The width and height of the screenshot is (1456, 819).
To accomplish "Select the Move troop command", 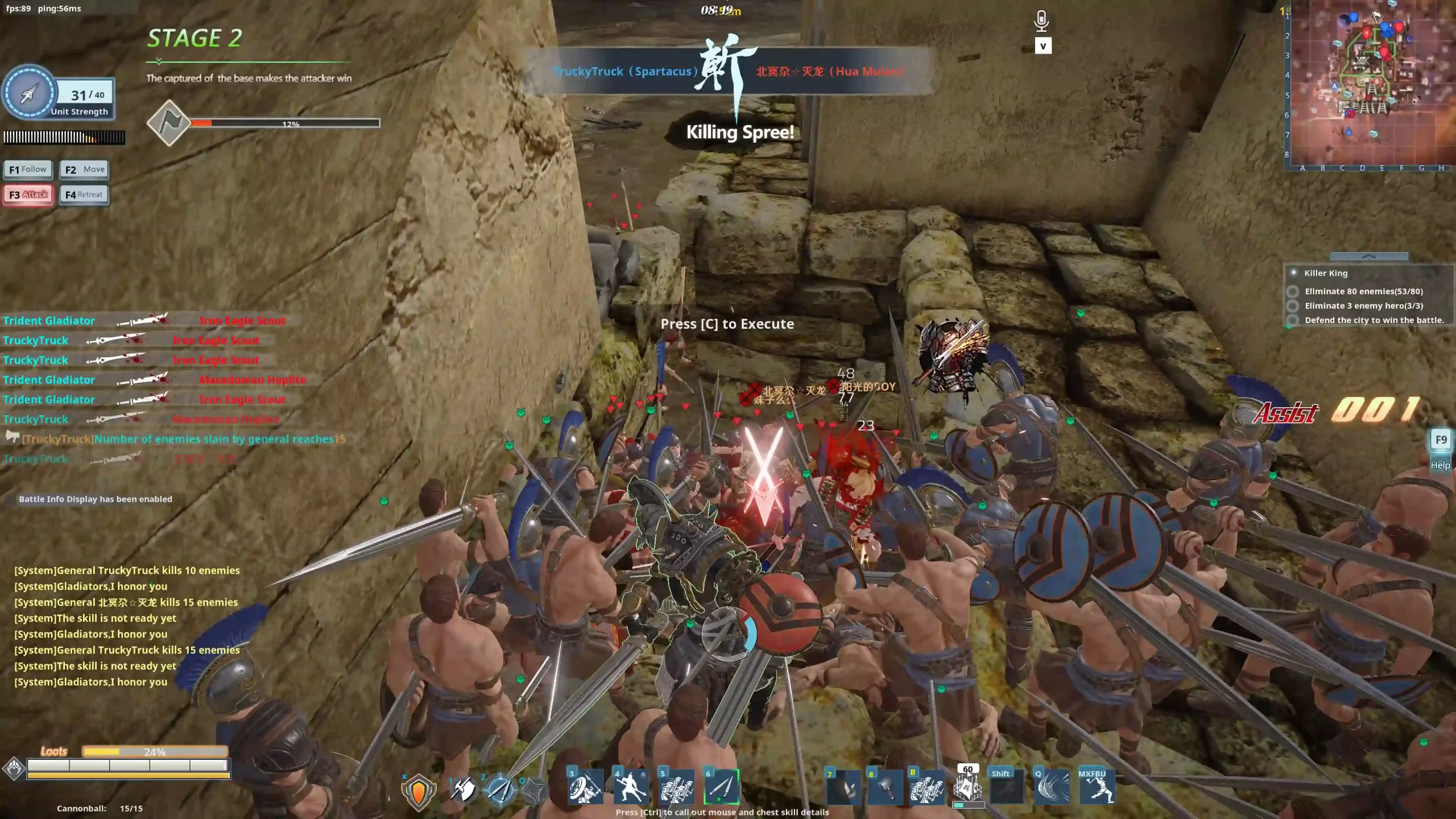I will (84, 169).
